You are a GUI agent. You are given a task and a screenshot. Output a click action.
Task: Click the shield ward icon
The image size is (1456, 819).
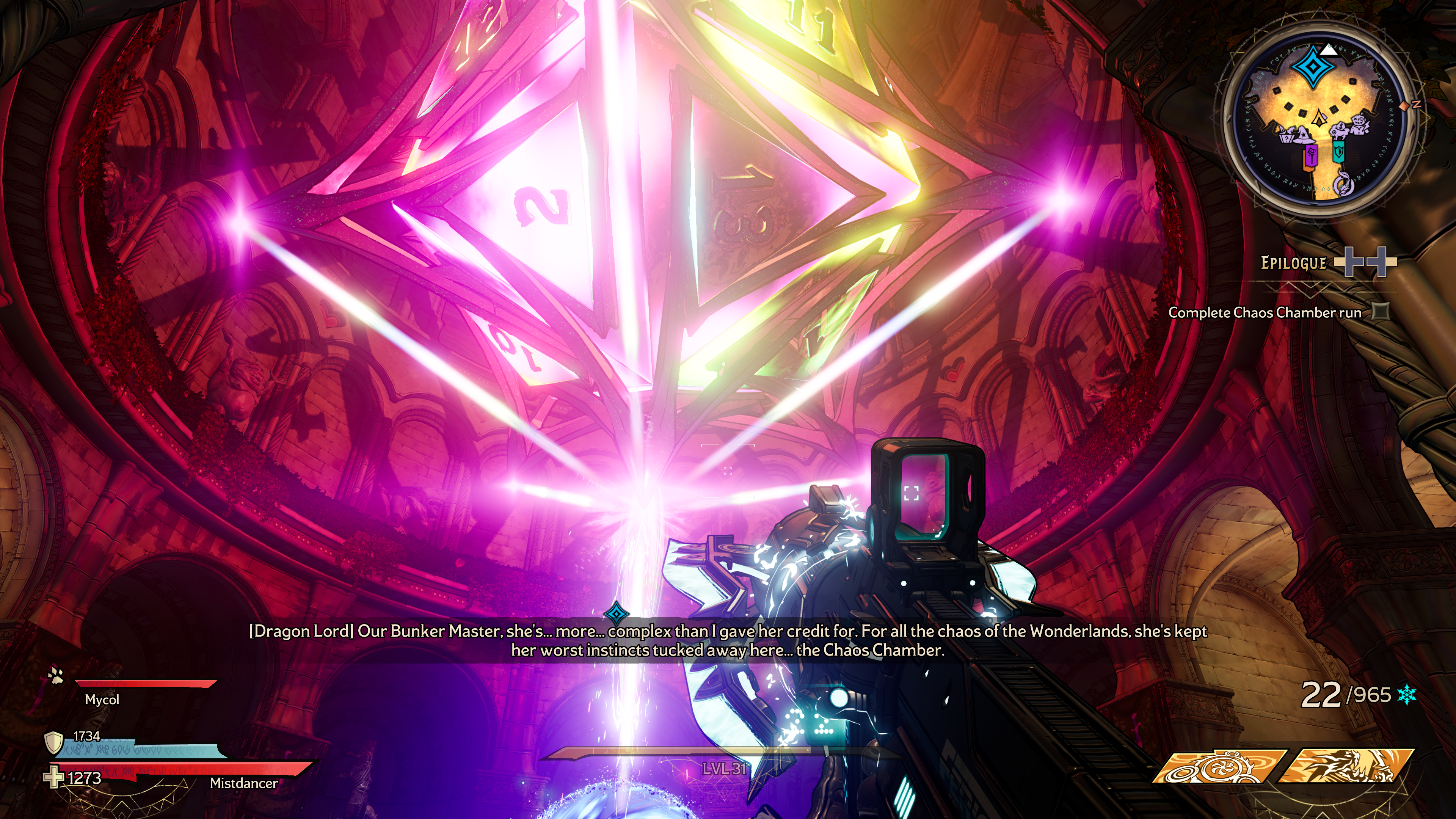coord(53,742)
